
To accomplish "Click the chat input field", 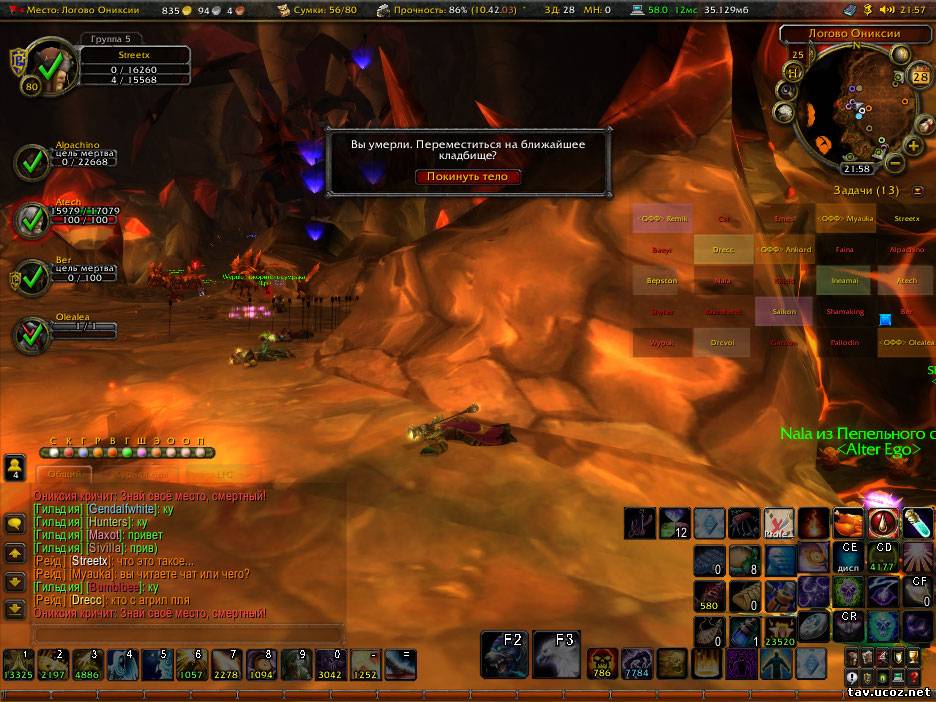I will pos(188,633).
